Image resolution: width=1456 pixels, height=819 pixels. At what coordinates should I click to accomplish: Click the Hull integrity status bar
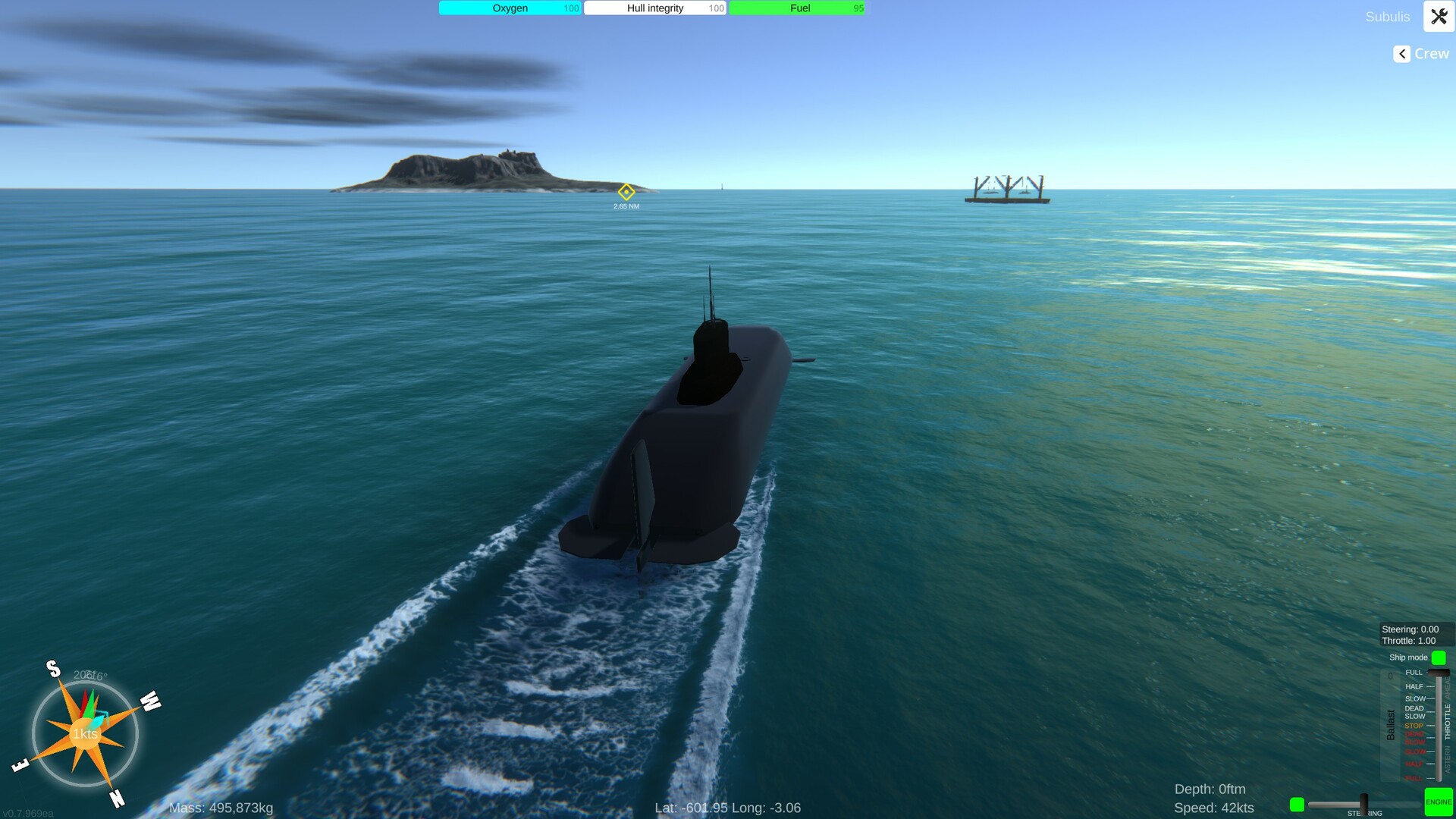point(654,8)
